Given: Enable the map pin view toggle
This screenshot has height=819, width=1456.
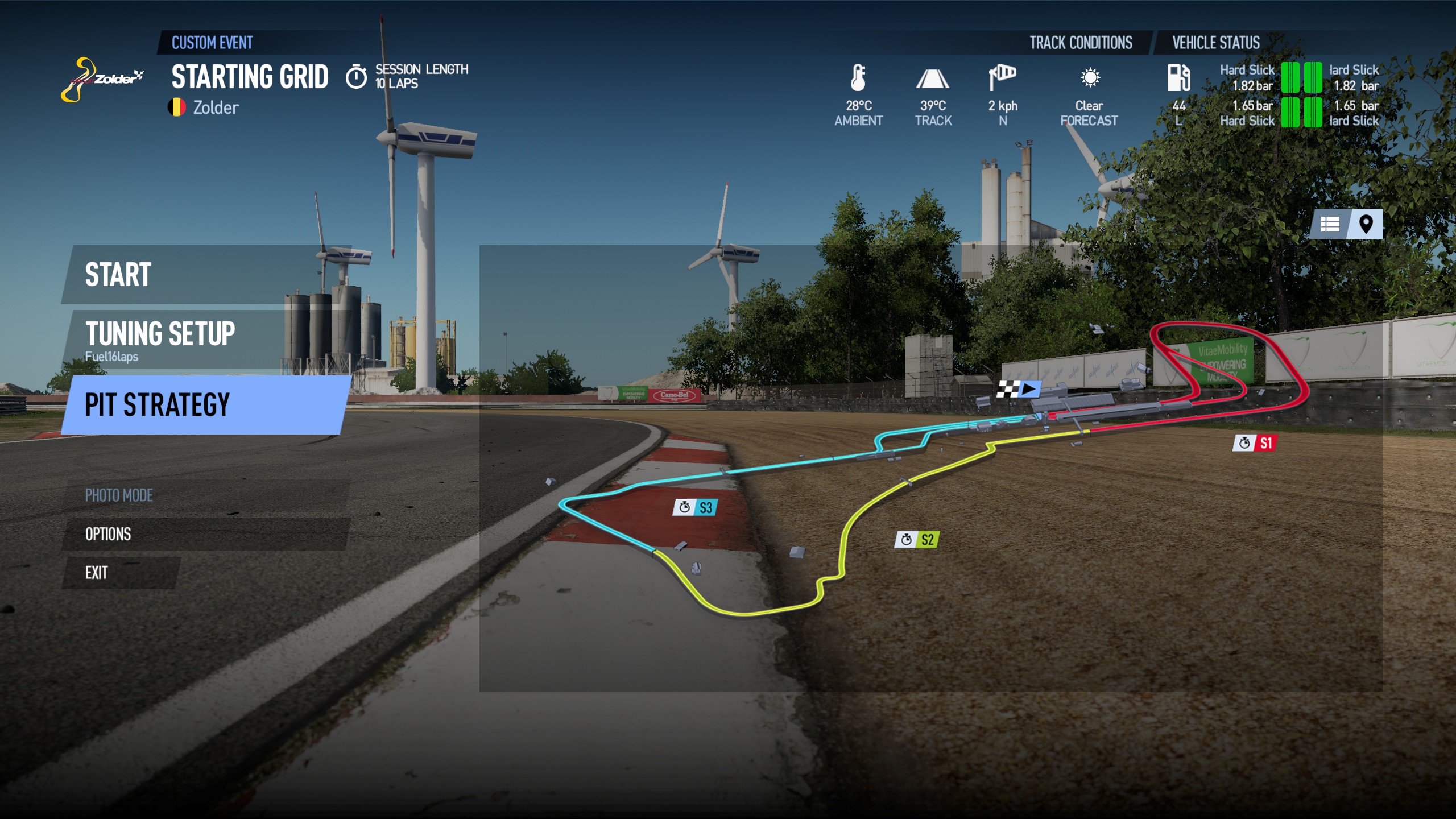Looking at the screenshot, I should pos(1367,224).
